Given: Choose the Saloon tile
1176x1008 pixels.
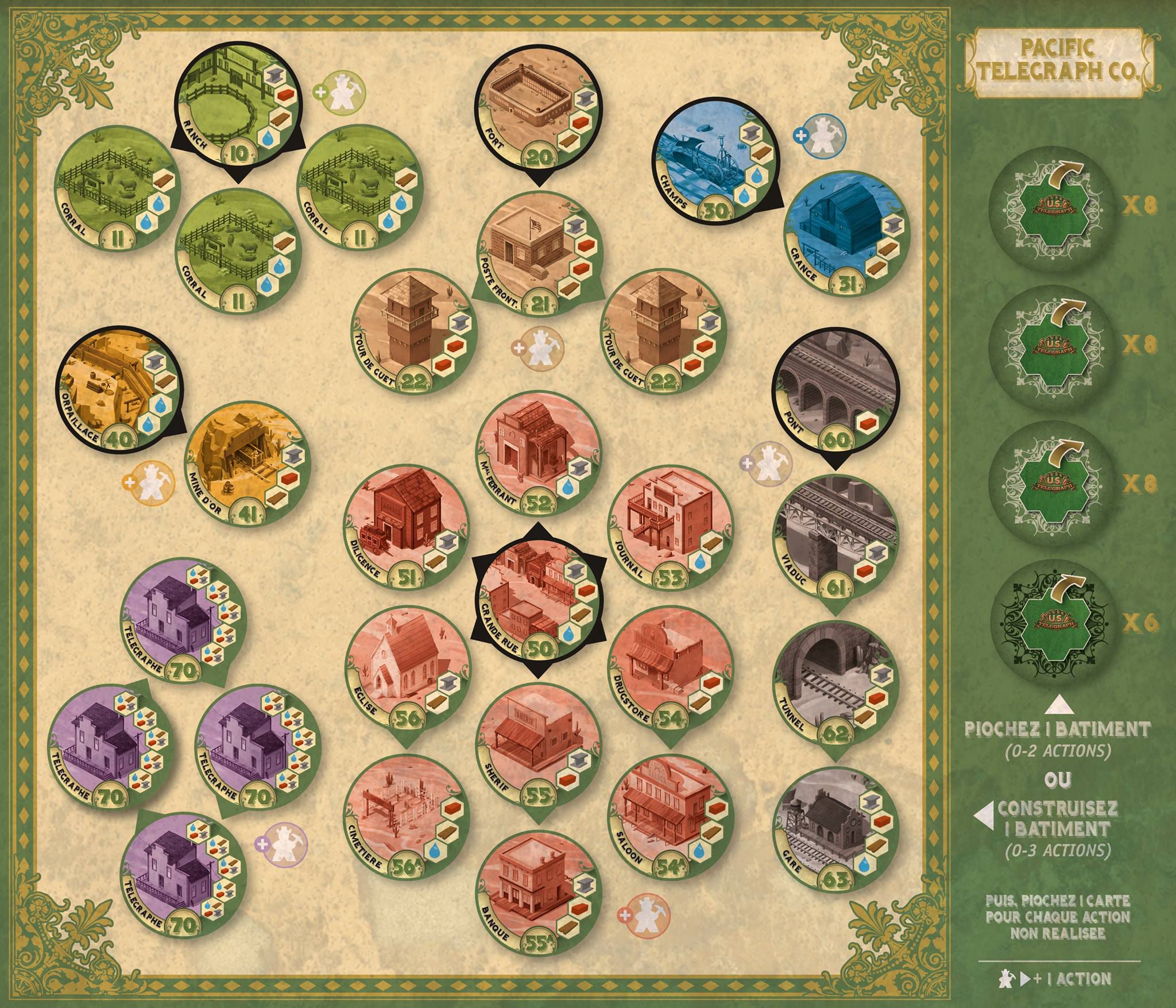Looking at the screenshot, I should point(670,816).
